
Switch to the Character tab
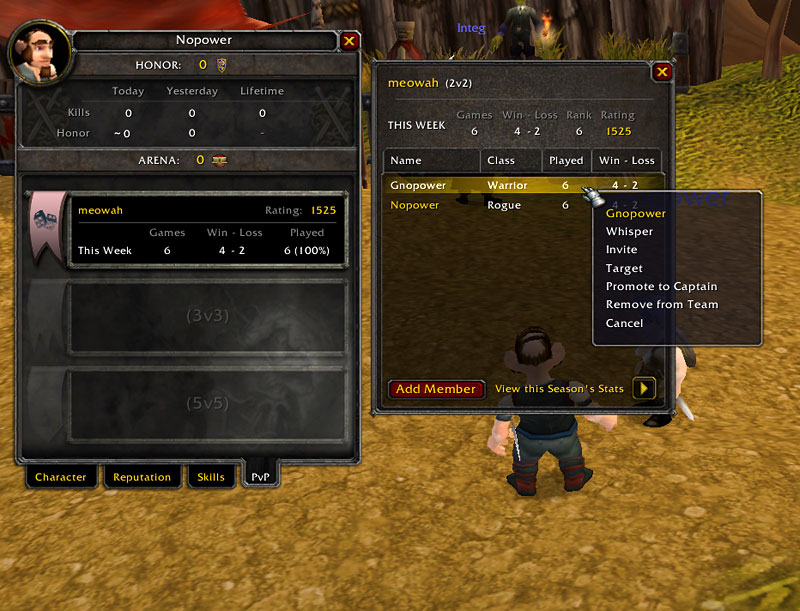click(61, 477)
